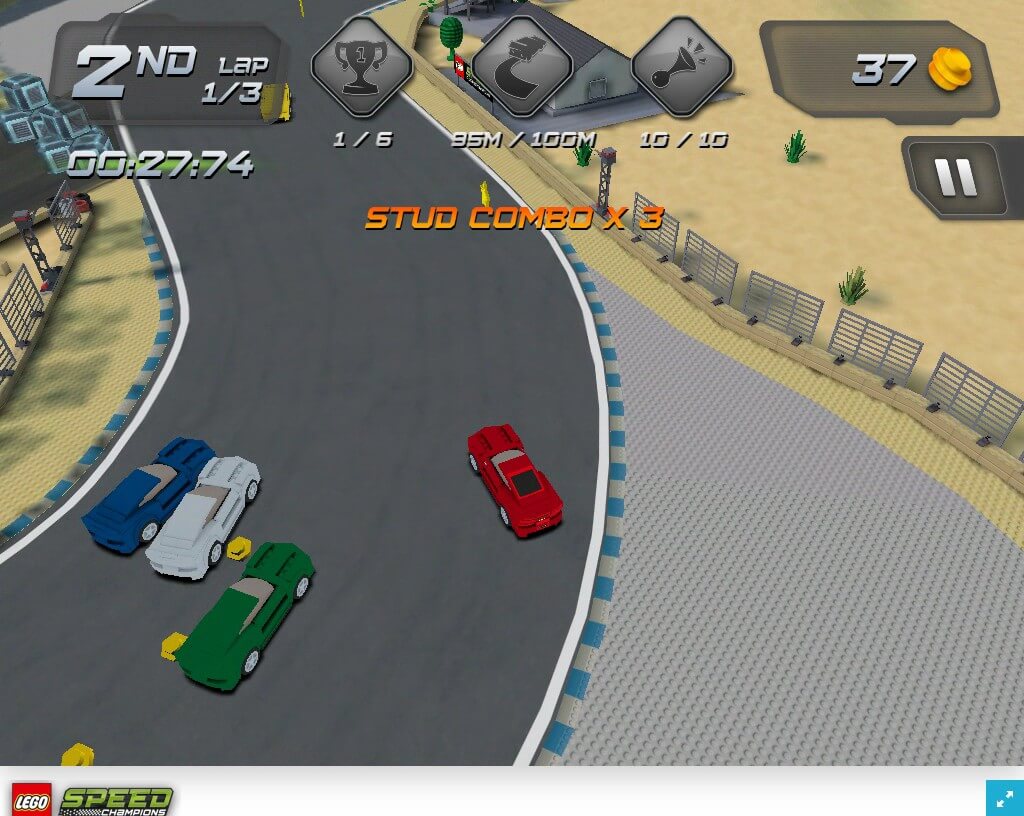Select the drift track objective badge
Image resolution: width=1024 pixels, height=816 pixels.
pyautogui.click(x=521, y=67)
